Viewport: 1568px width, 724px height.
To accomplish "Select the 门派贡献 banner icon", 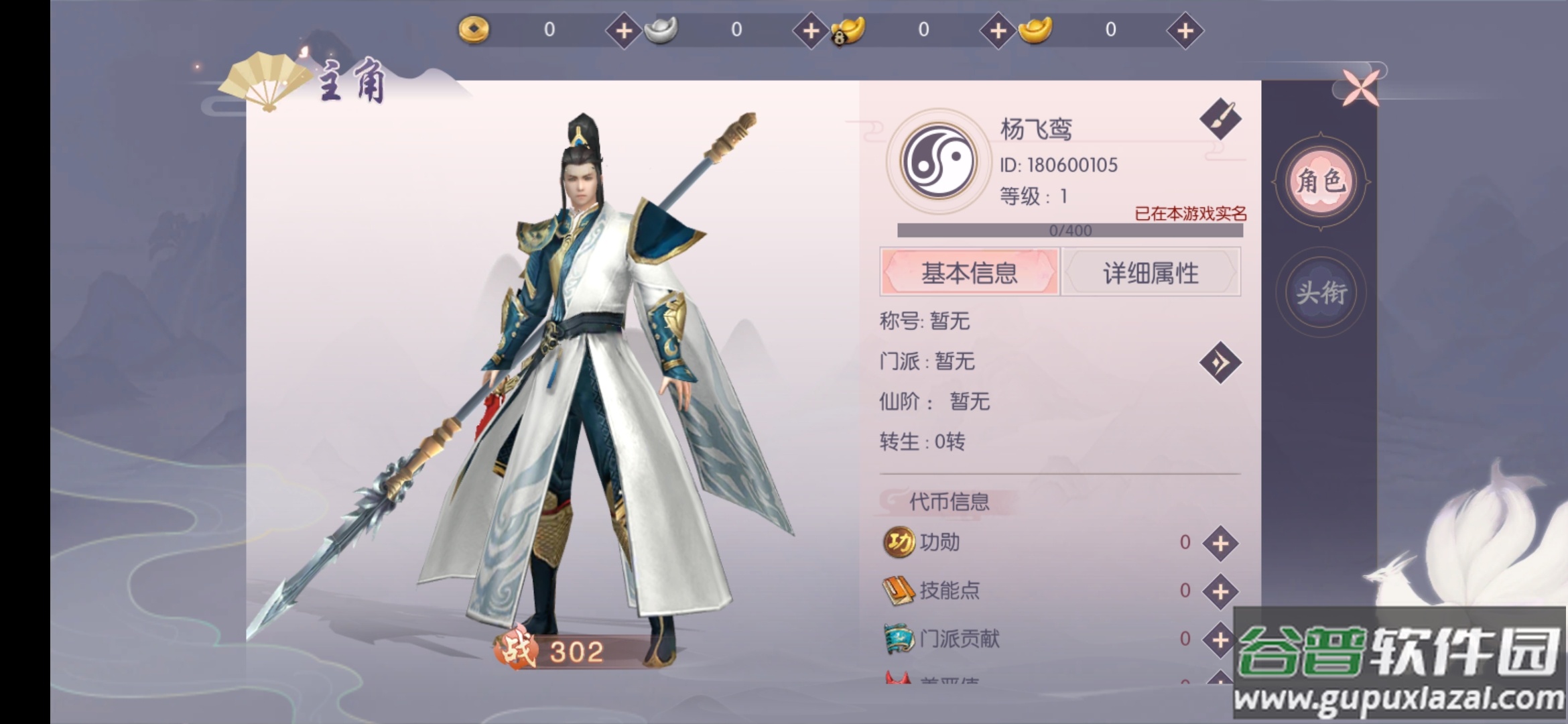I will [x=899, y=640].
